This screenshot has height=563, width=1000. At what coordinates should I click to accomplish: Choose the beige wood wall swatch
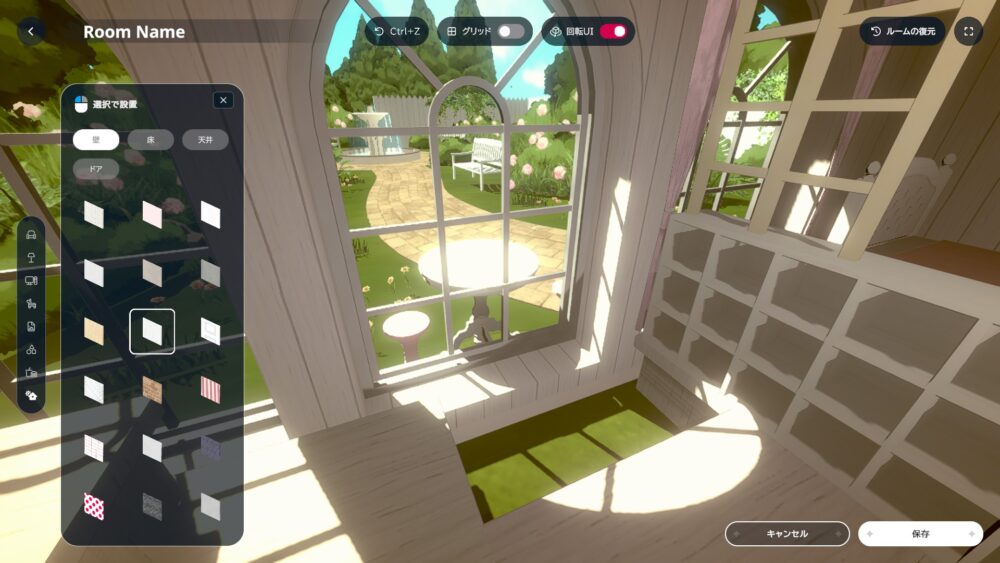click(94, 331)
